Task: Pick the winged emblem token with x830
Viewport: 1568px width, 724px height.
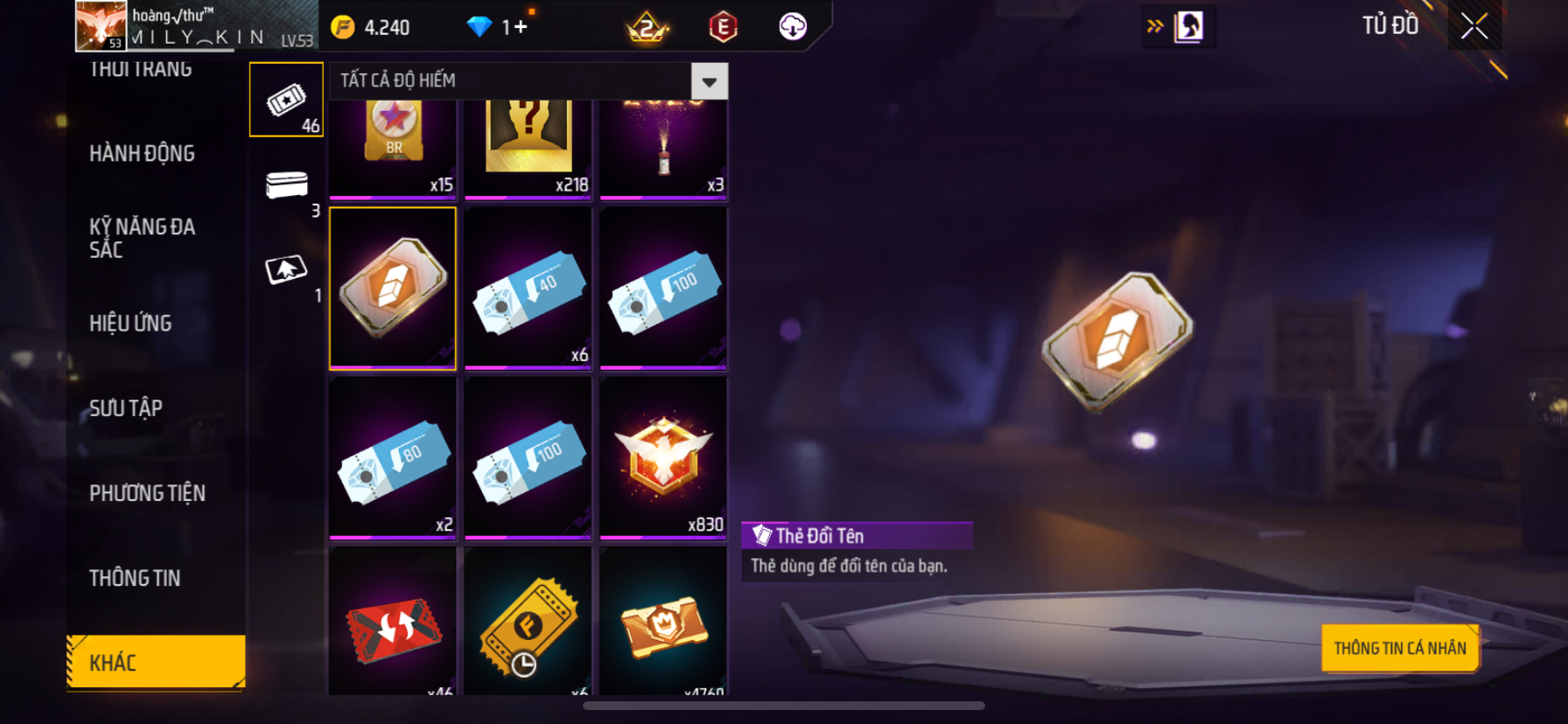Action: pyautogui.click(x=663, y=457)
